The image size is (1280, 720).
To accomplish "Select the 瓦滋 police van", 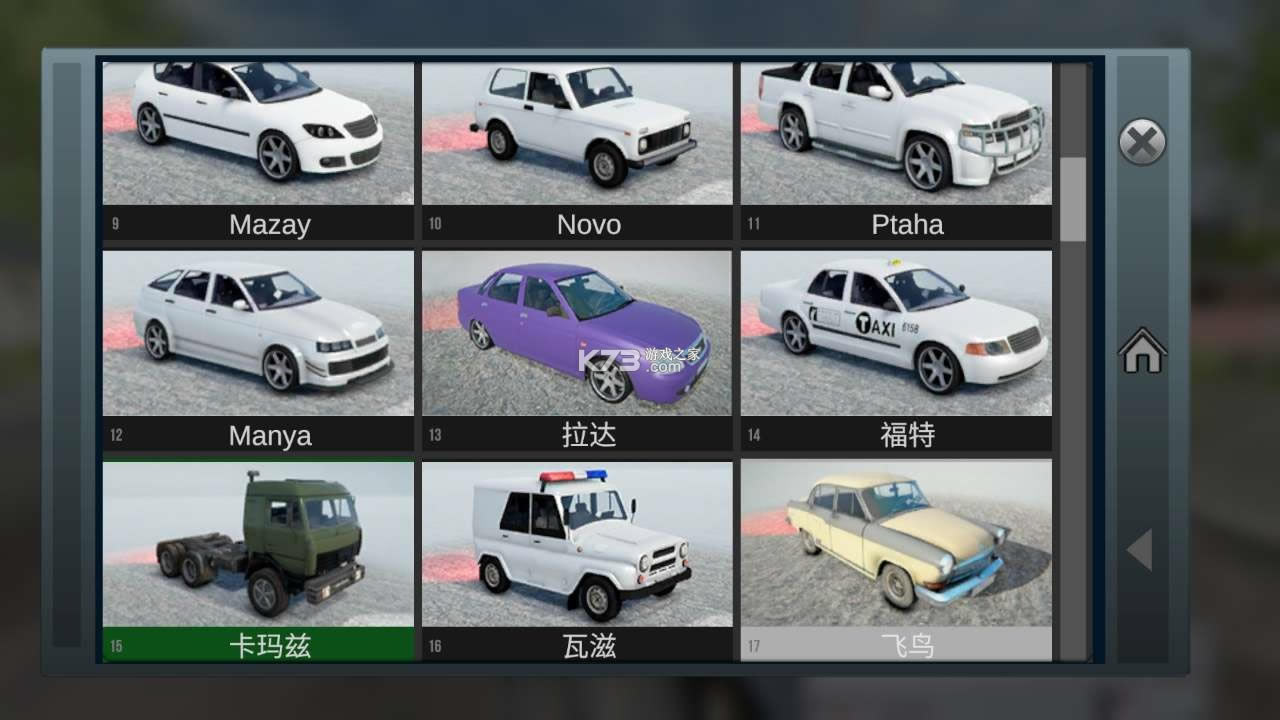I will coord(578,543).
